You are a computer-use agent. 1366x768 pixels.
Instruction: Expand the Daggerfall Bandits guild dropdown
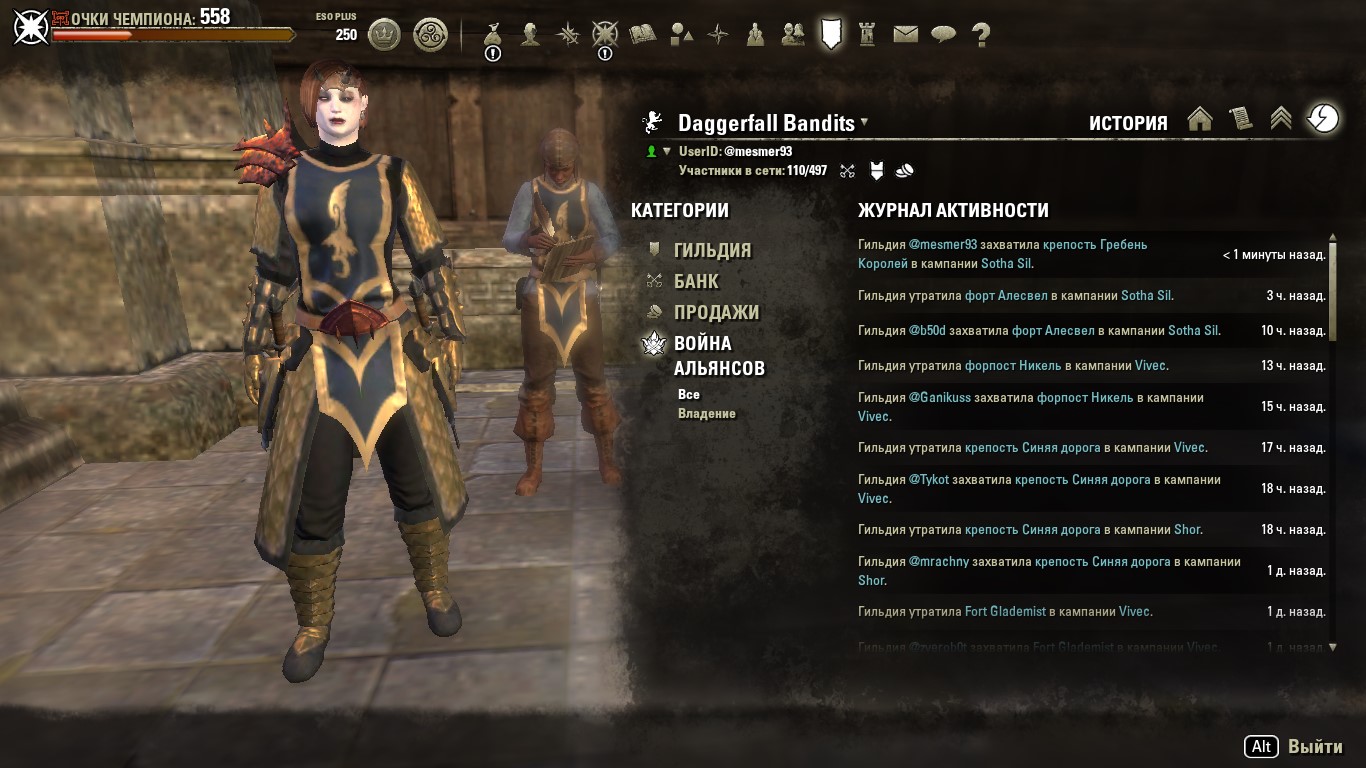[x=864, y=122]
